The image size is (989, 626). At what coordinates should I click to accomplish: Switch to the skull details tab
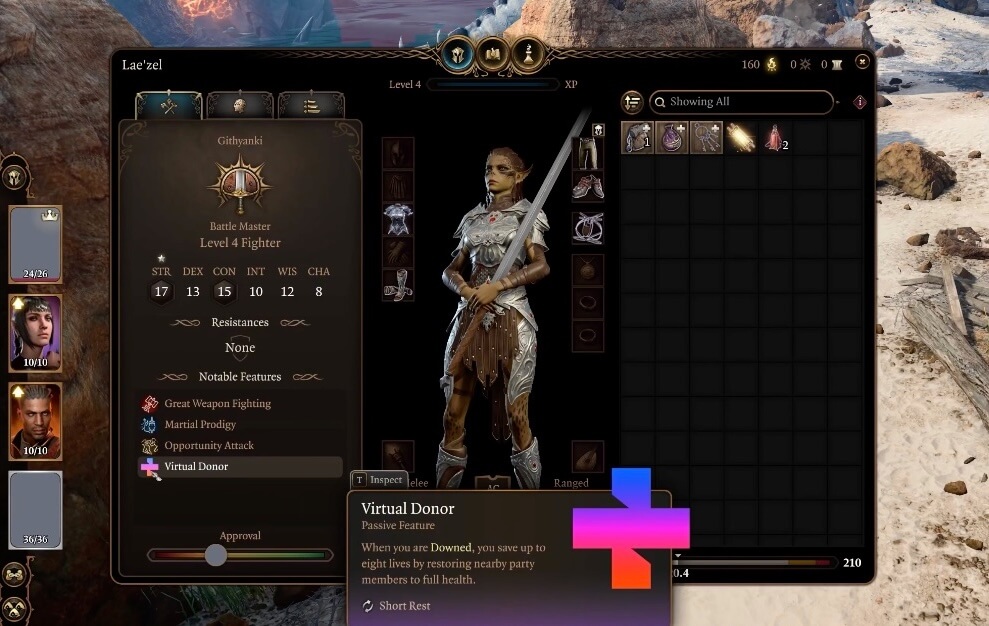tap(240, 106)
